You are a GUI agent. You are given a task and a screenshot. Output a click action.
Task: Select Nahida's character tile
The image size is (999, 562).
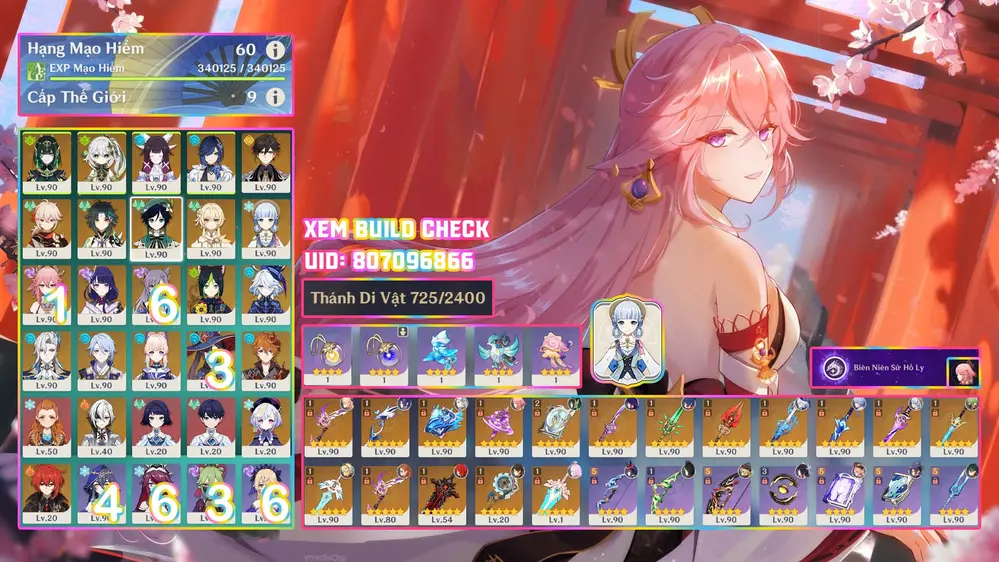click(101, 162)
